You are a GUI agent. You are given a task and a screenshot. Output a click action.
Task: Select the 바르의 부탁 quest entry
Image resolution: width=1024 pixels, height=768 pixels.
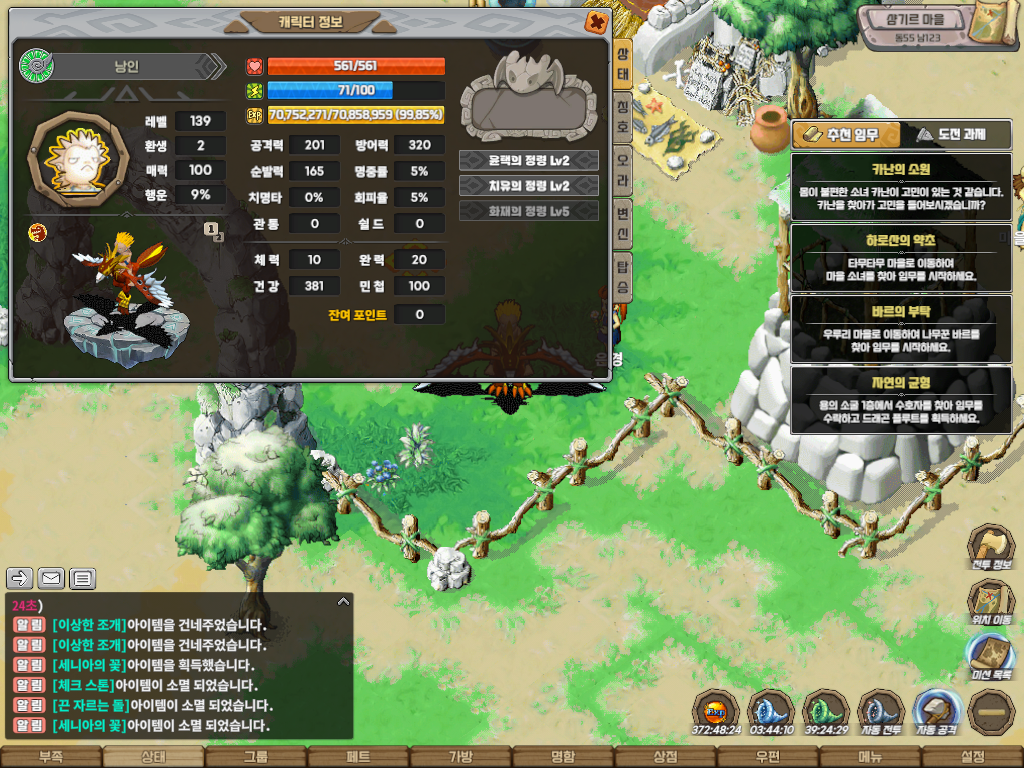901,329
